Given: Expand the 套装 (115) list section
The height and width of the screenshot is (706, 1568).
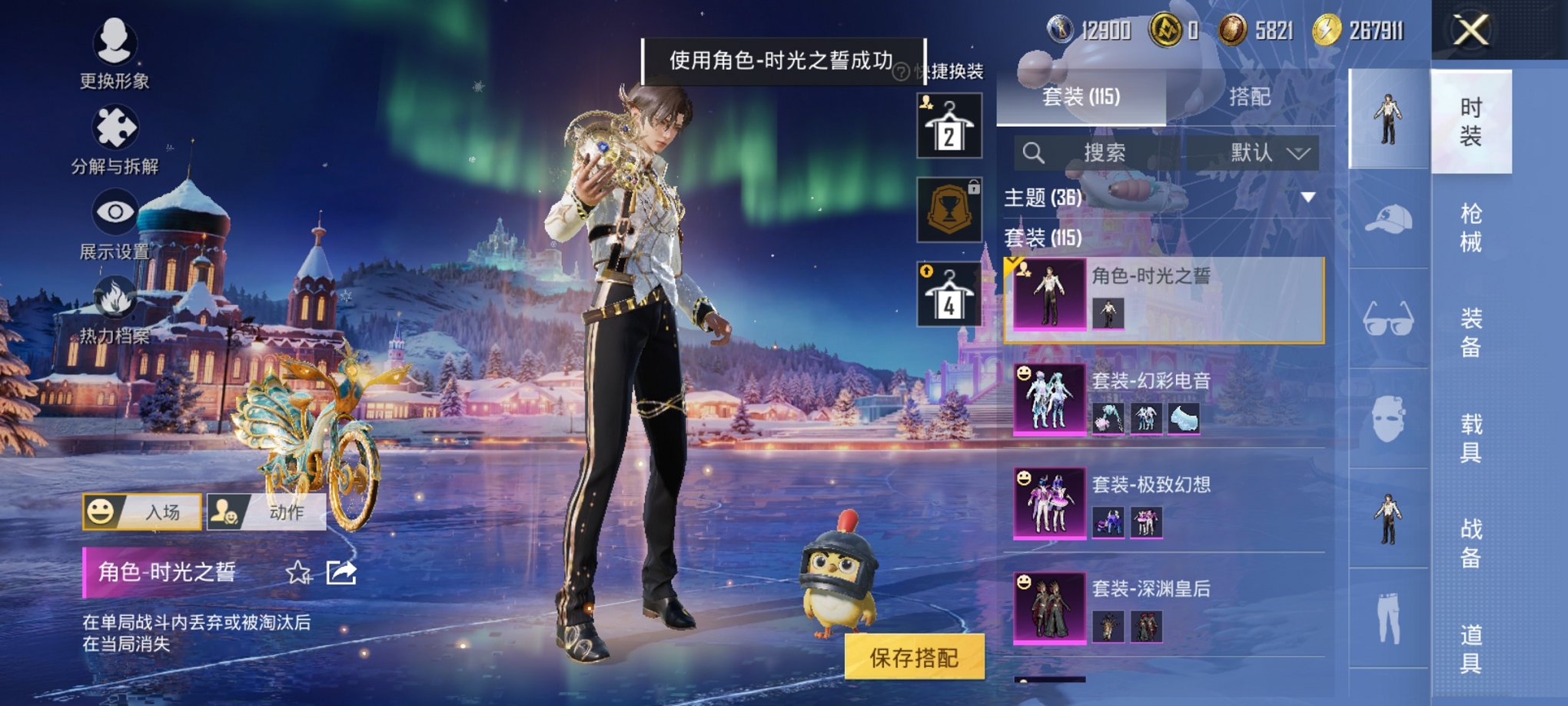Looking at the screenshot, I should click(1041, 237).
